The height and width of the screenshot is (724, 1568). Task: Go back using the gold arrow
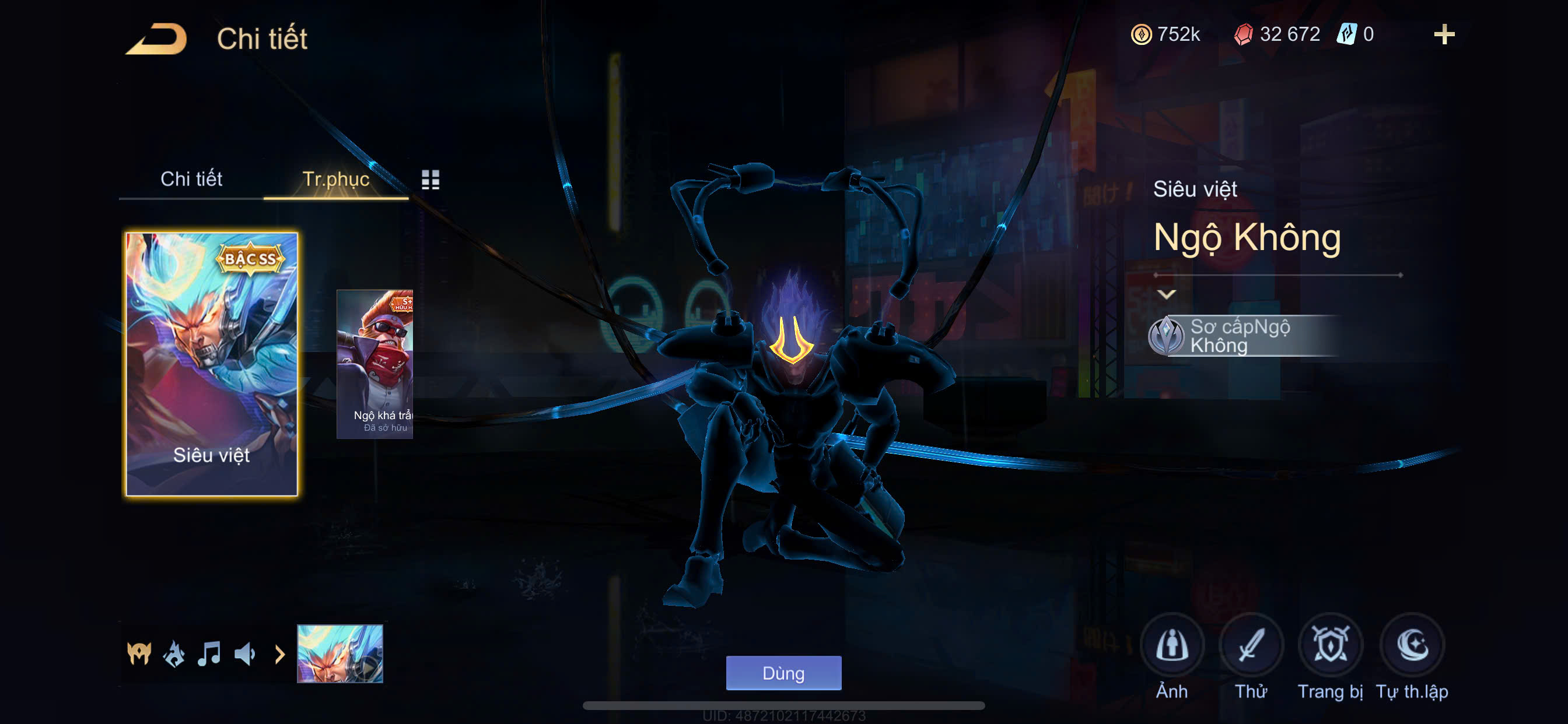[x=157, y=39]
